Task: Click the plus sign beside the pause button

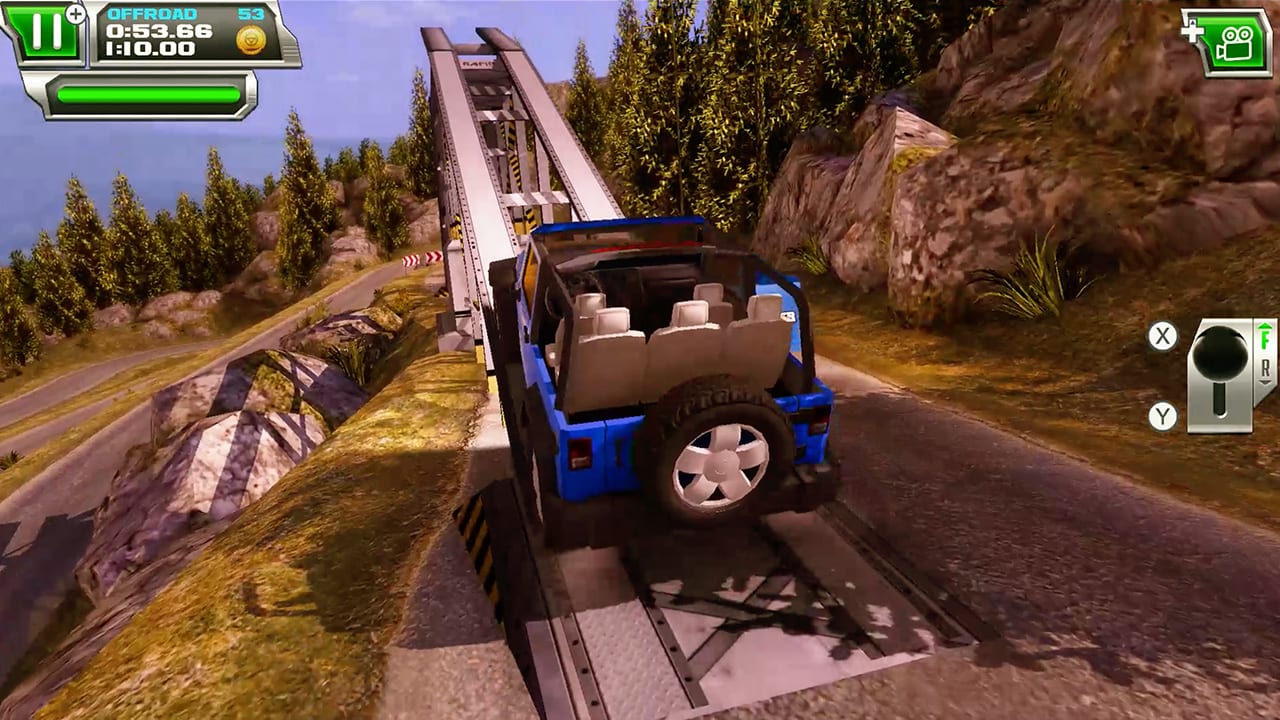Action: tap(75, 13)
